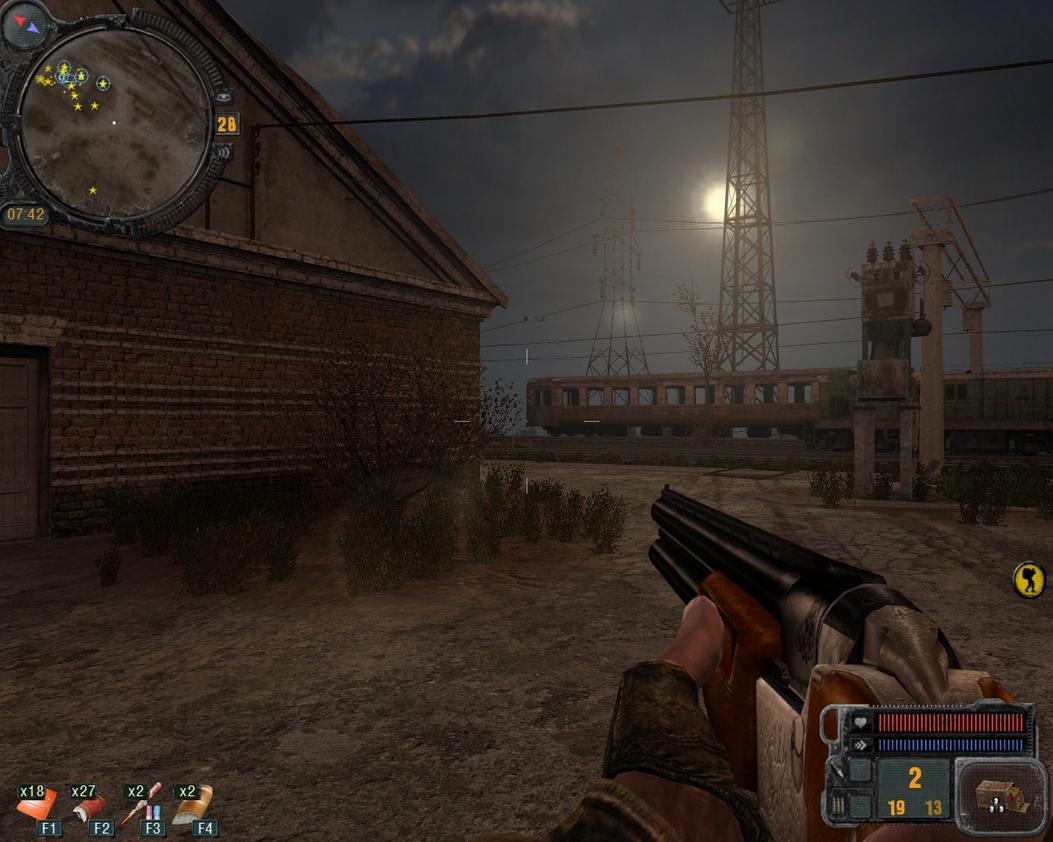This screenshot has width=1053, height=842.
Task: Use the F1 quick slot orange item
Action: 37,807
